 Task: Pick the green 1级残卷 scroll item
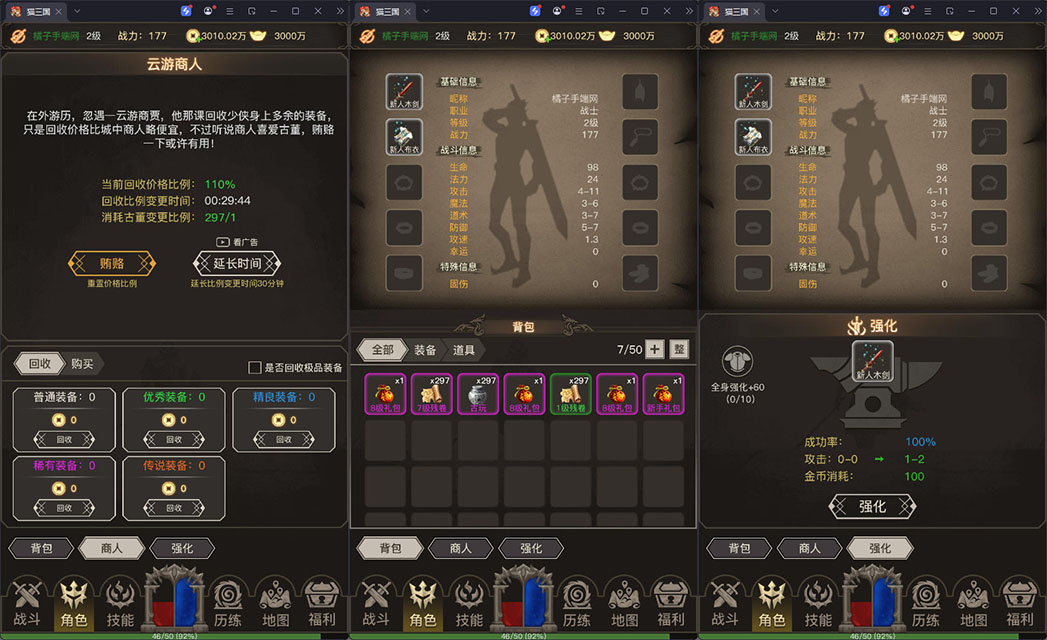tap(570, 394)
